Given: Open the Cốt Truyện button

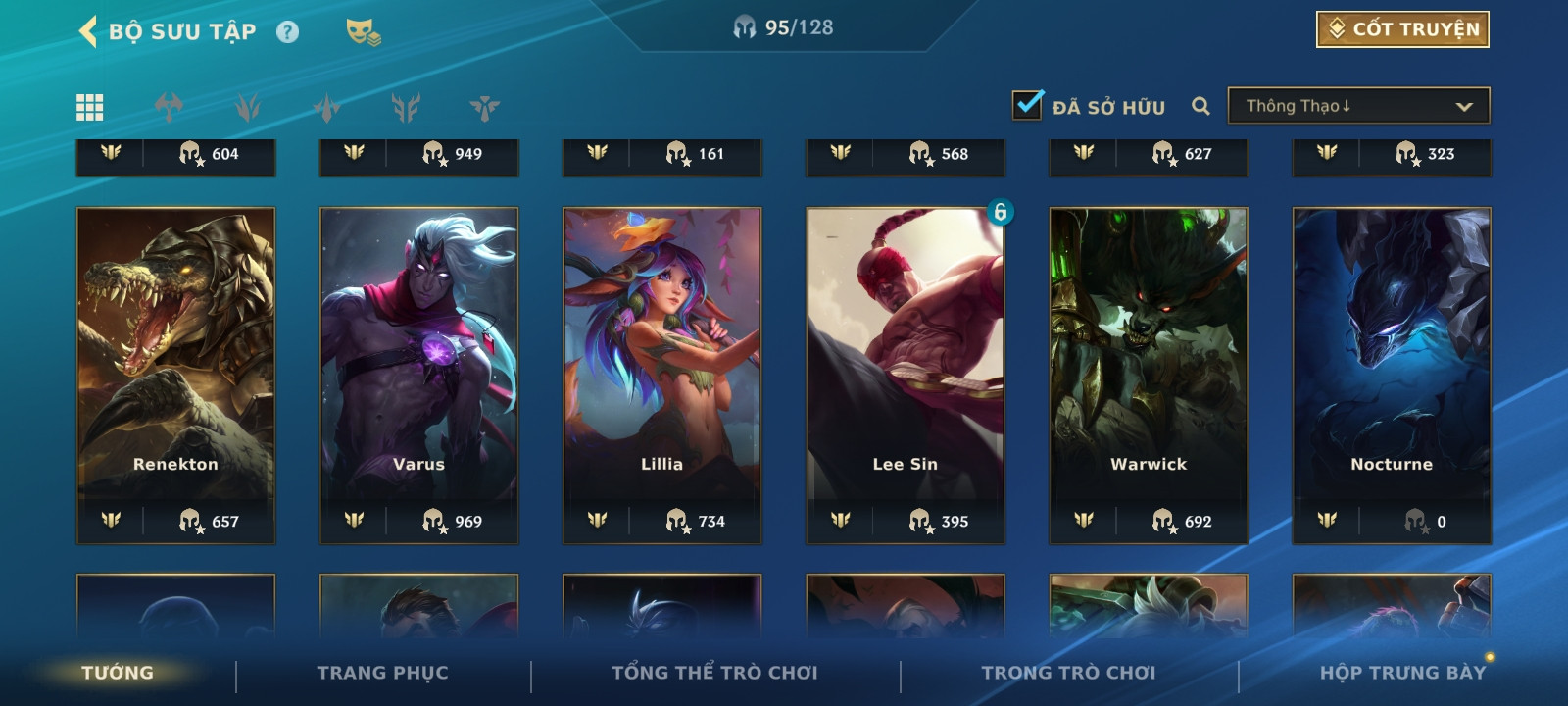Looking at the screenshot, I should click(x=1402, y=29).
